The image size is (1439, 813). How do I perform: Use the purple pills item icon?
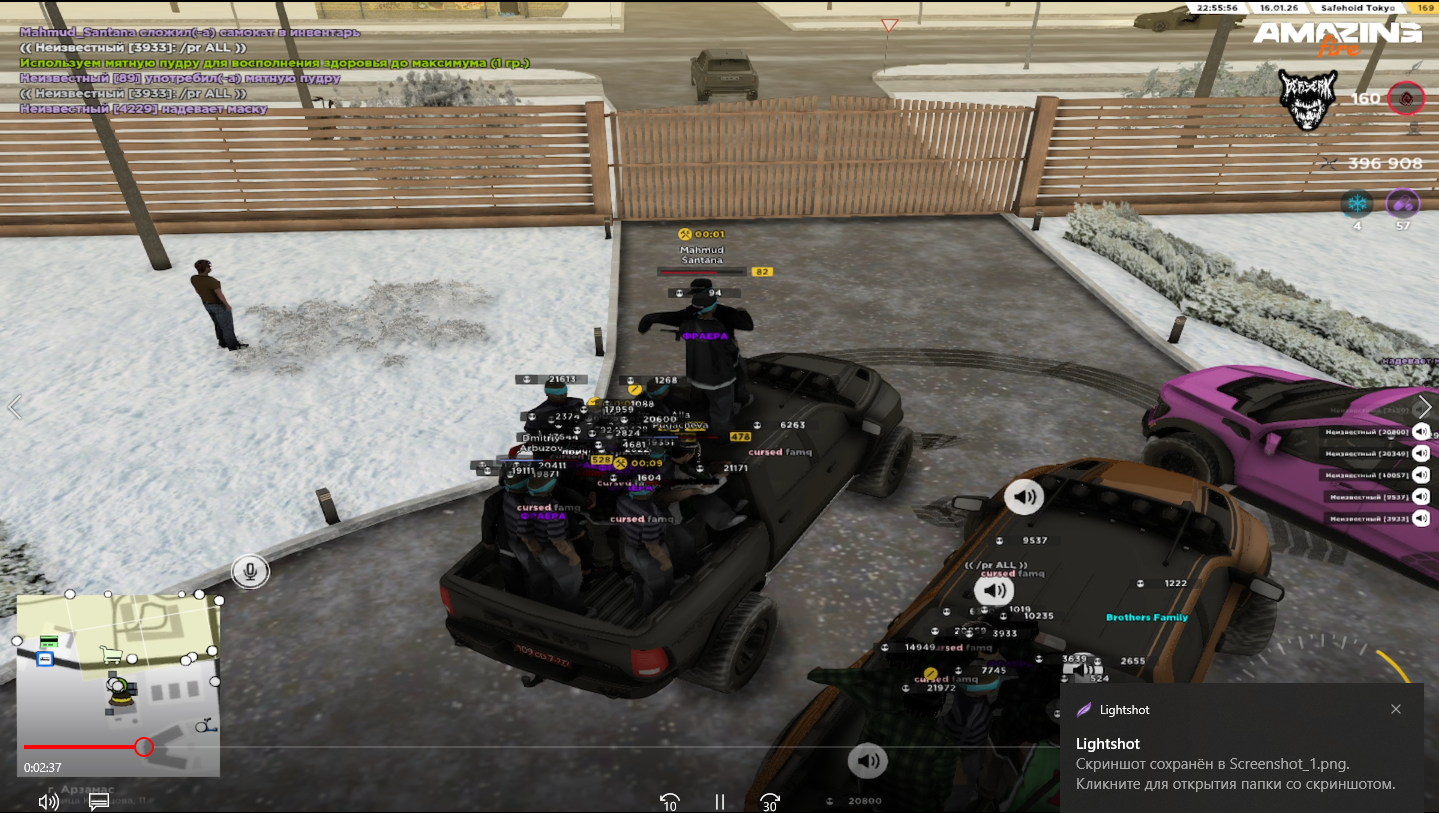1402,203
